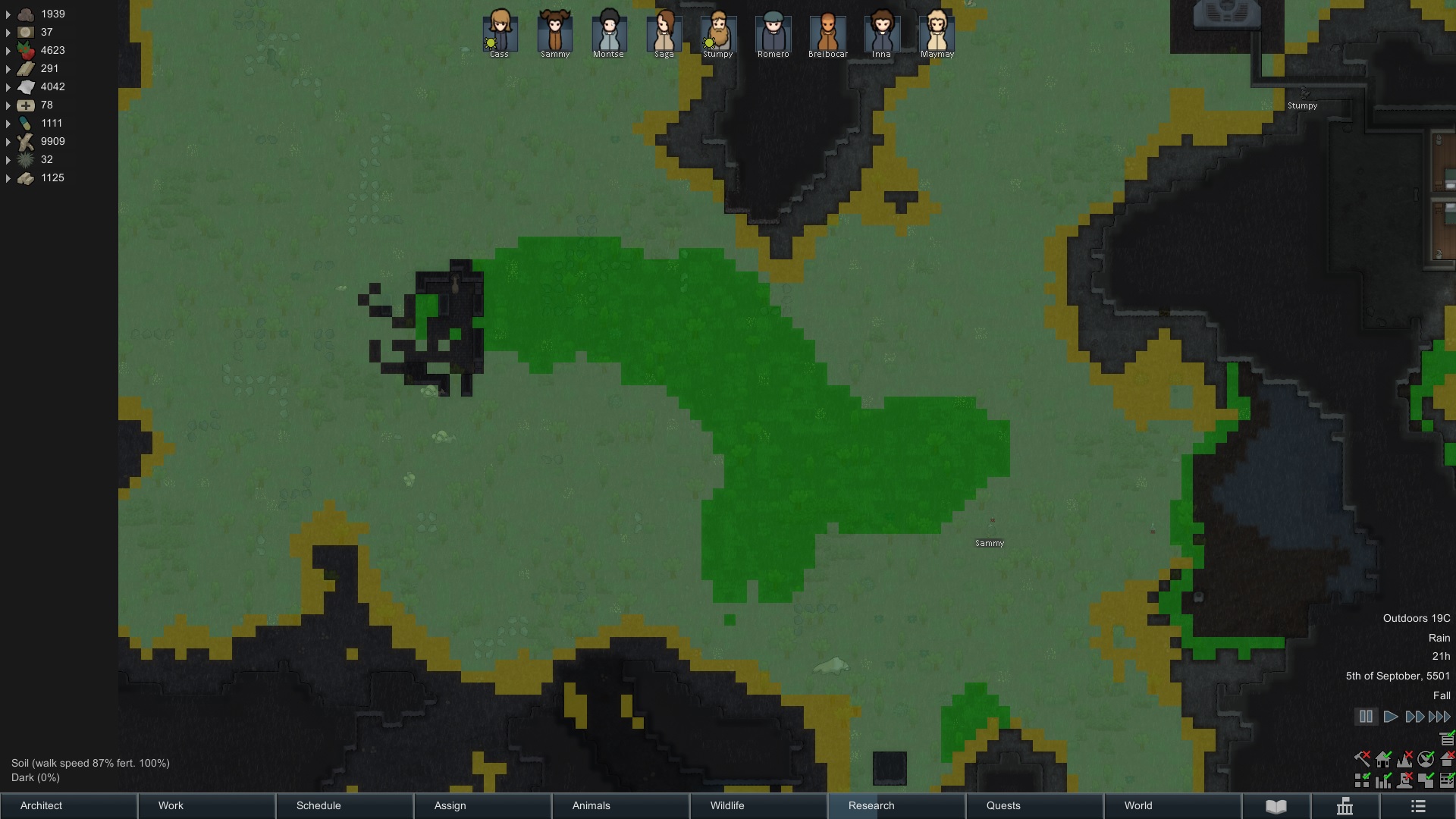This screenshot has width=1456, height=819.
Task: Select Stumpy in the colonist bar
Action: click(x=717, y=34)
